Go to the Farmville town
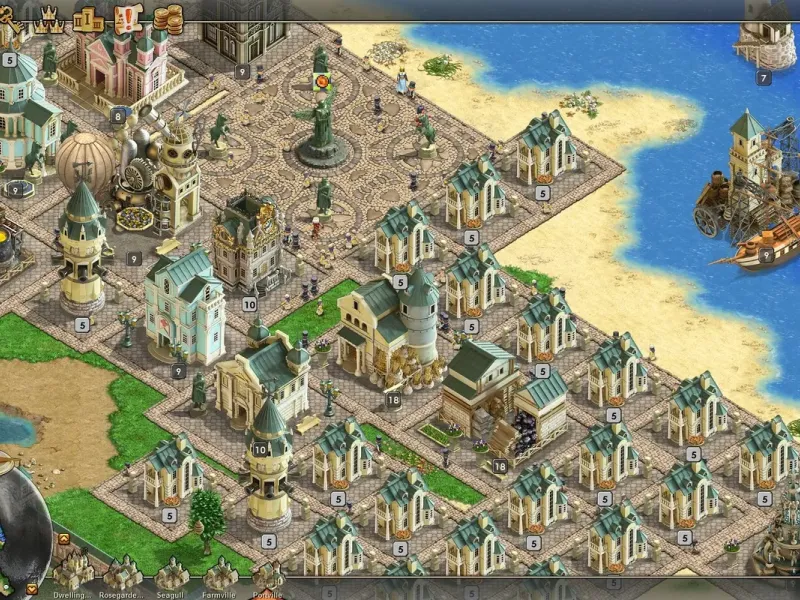The width and height of the screenshot is (800, 600). coord(220,572)
